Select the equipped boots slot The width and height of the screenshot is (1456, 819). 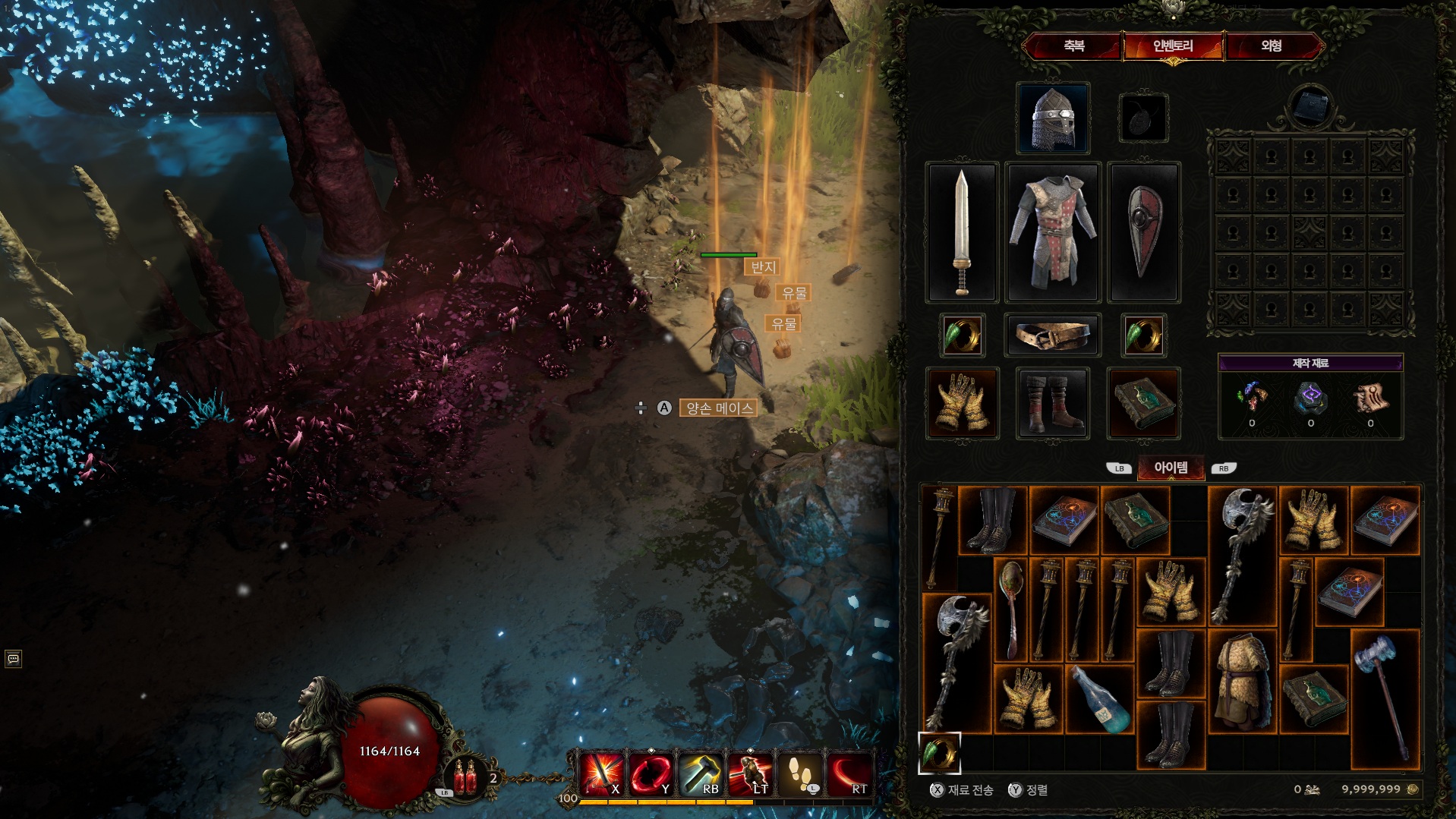[1053, 403]
